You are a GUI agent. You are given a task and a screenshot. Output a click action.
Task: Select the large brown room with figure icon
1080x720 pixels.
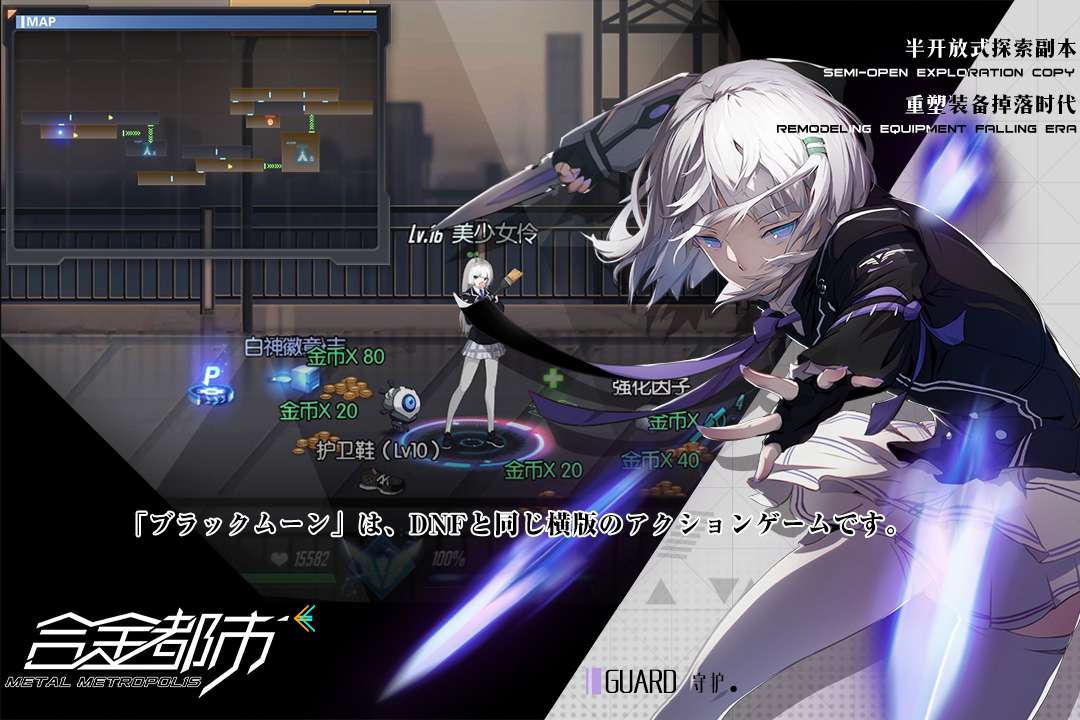click(300, 152)
